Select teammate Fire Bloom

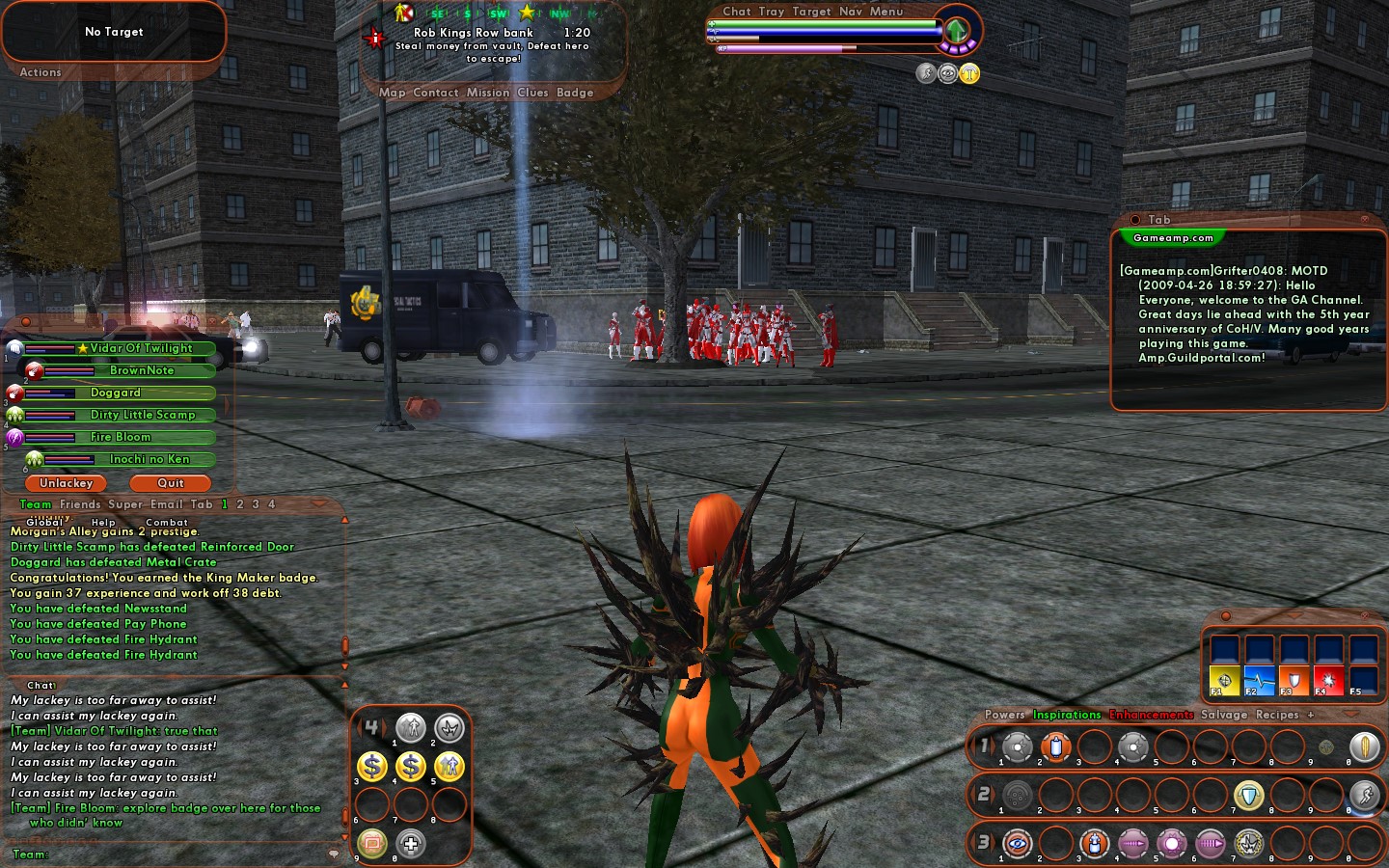(x=121, y=437)
